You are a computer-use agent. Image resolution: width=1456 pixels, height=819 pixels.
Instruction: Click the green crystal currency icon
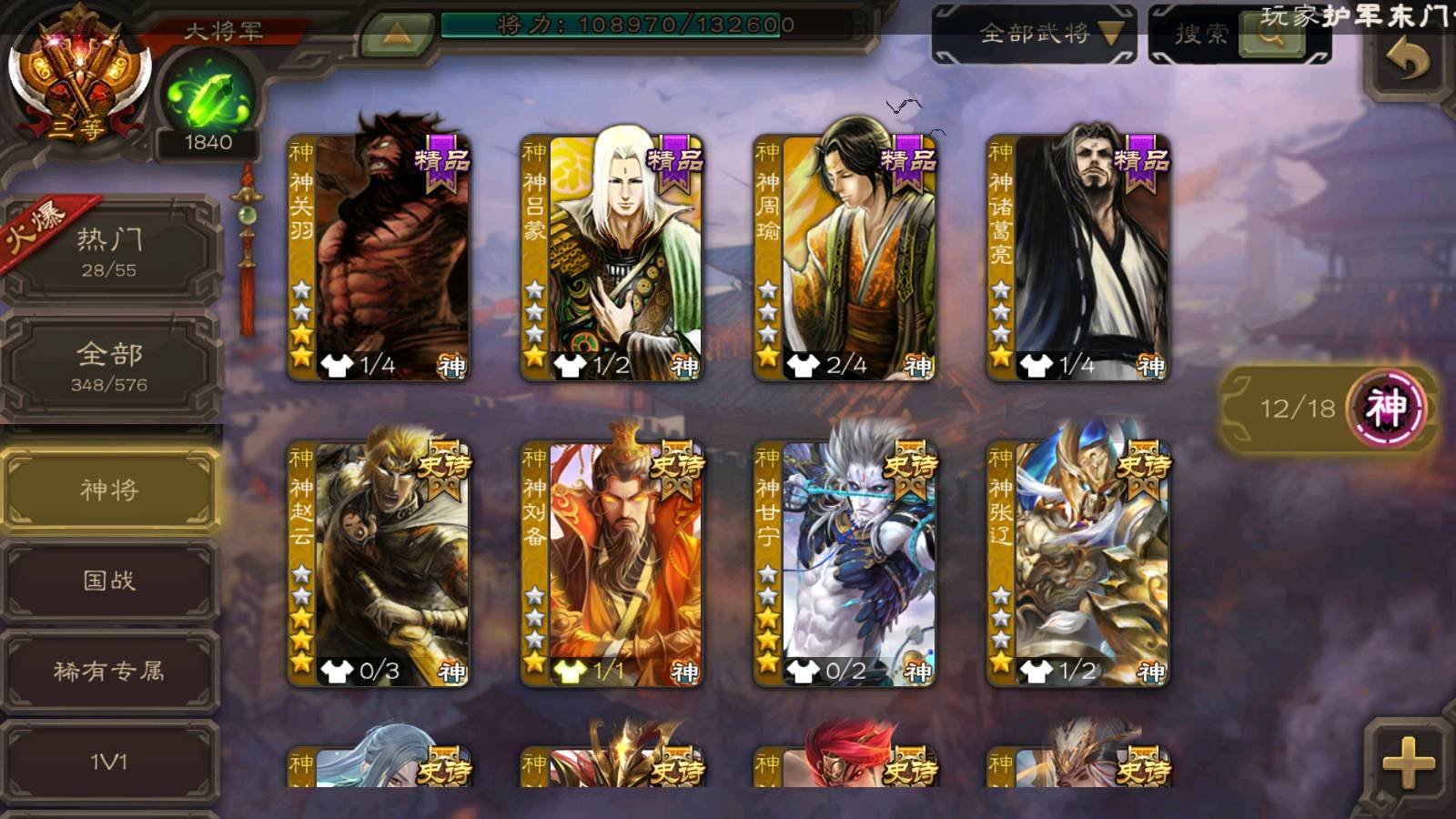pos(208,98)
